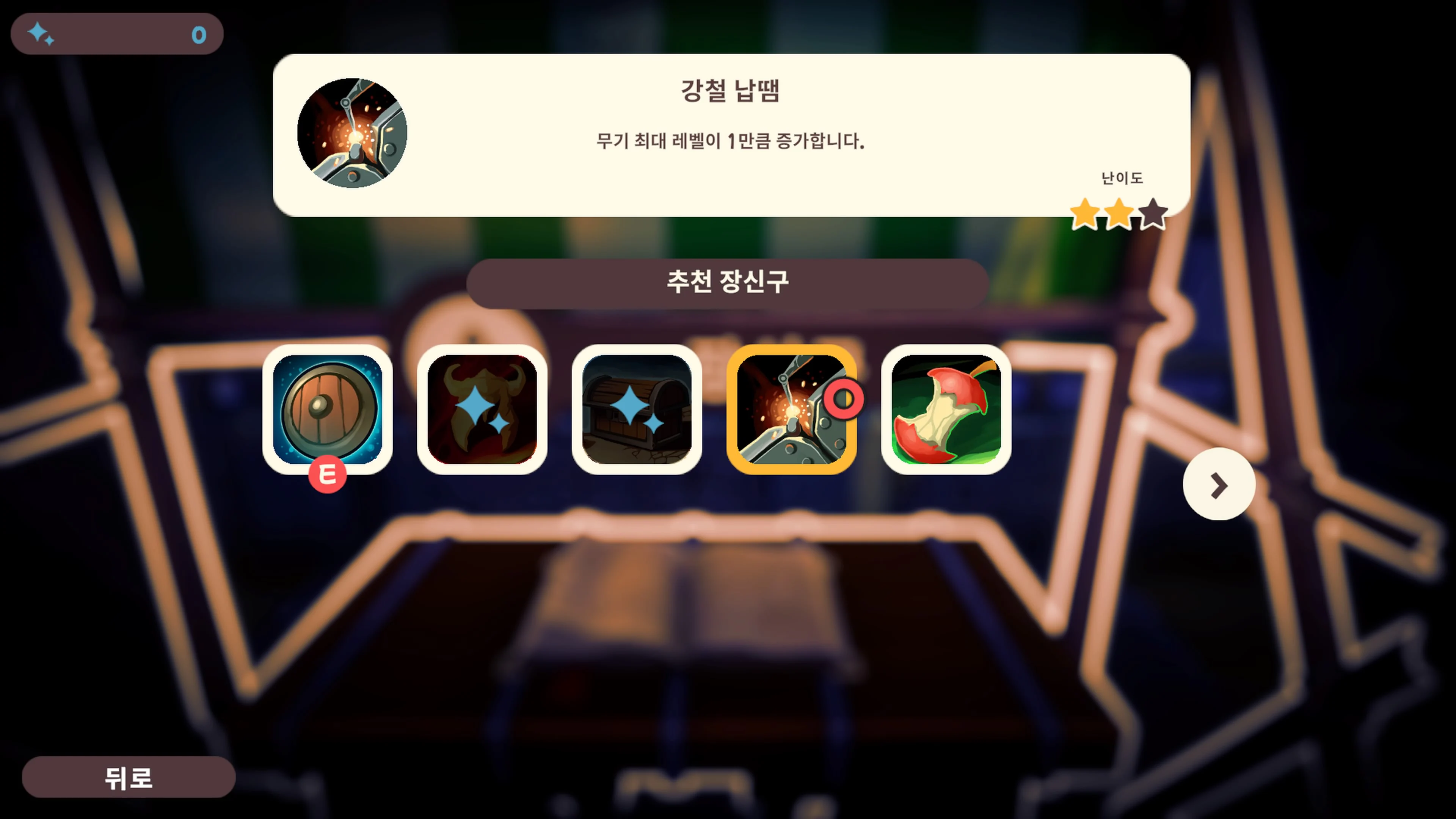Click the red O badge on steel soldering

[844, 397]
